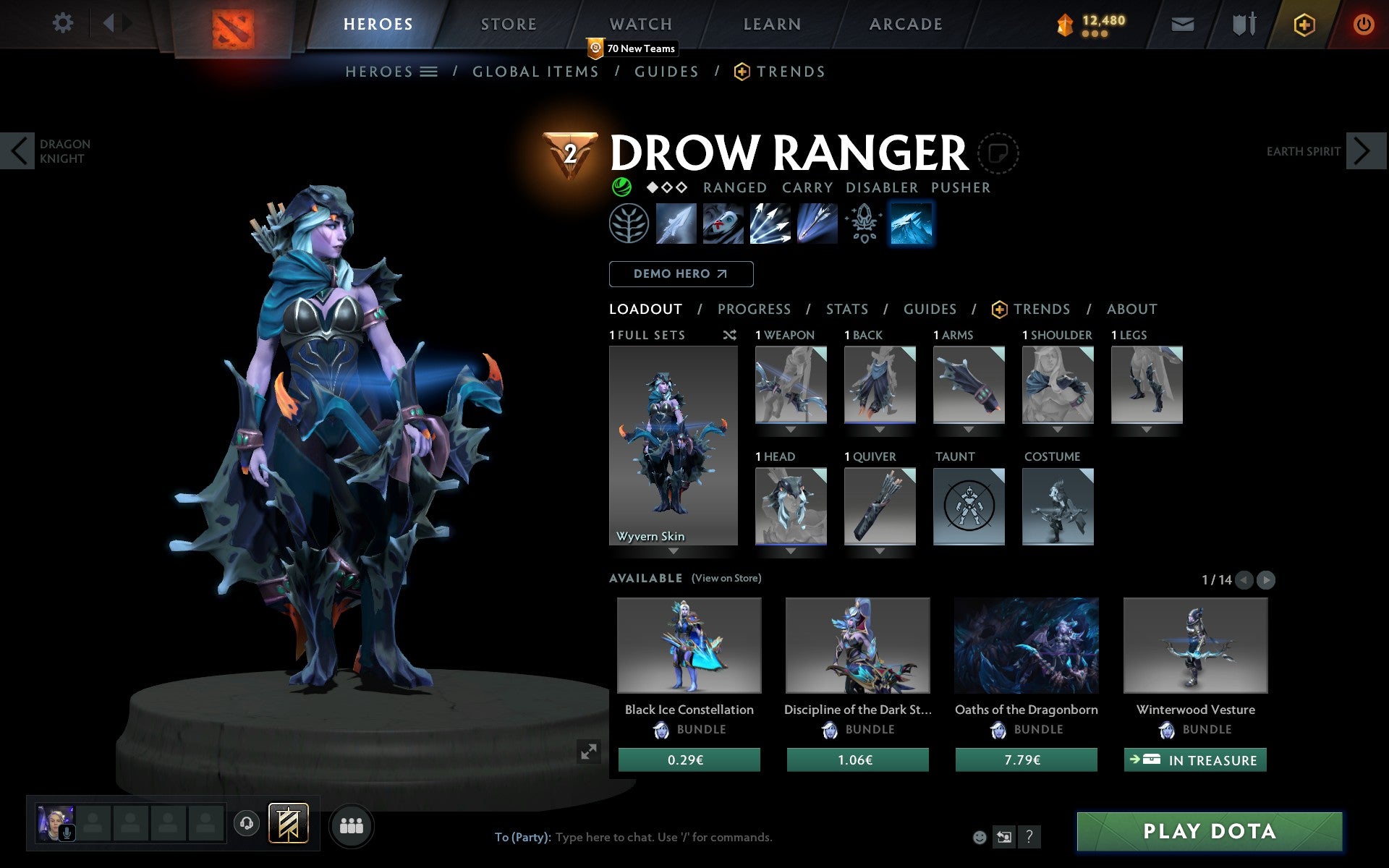Expand the Quiver slot item list
Screen dimensions: 1389x868
[879, 550]
